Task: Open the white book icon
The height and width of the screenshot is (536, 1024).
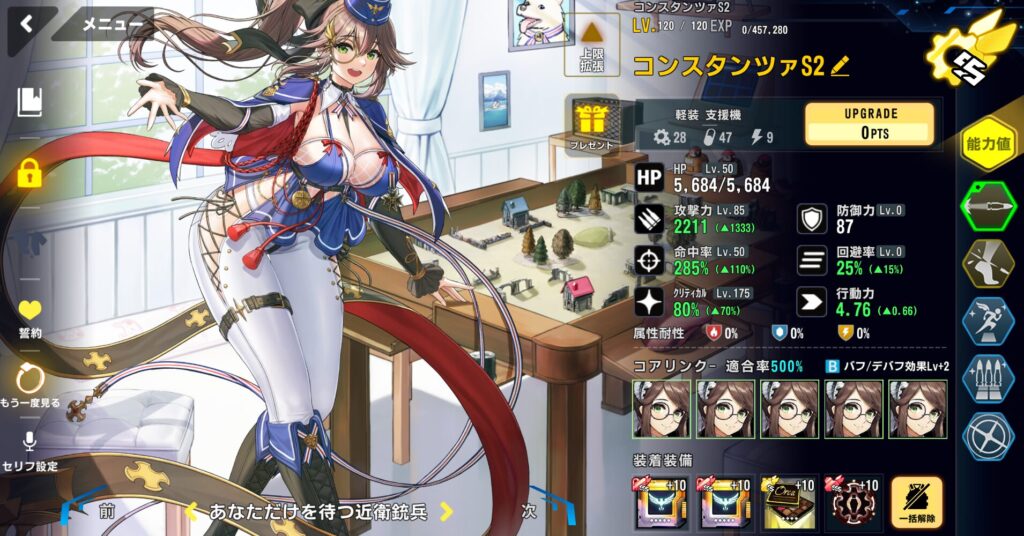Action: tap(30, 100)
